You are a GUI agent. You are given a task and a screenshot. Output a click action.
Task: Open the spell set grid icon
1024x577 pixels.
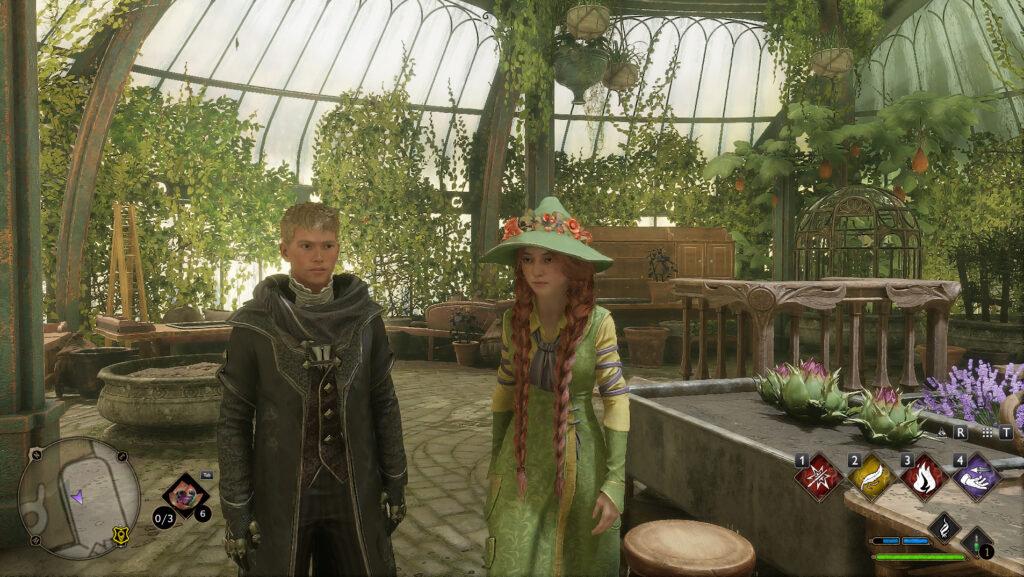988,433
